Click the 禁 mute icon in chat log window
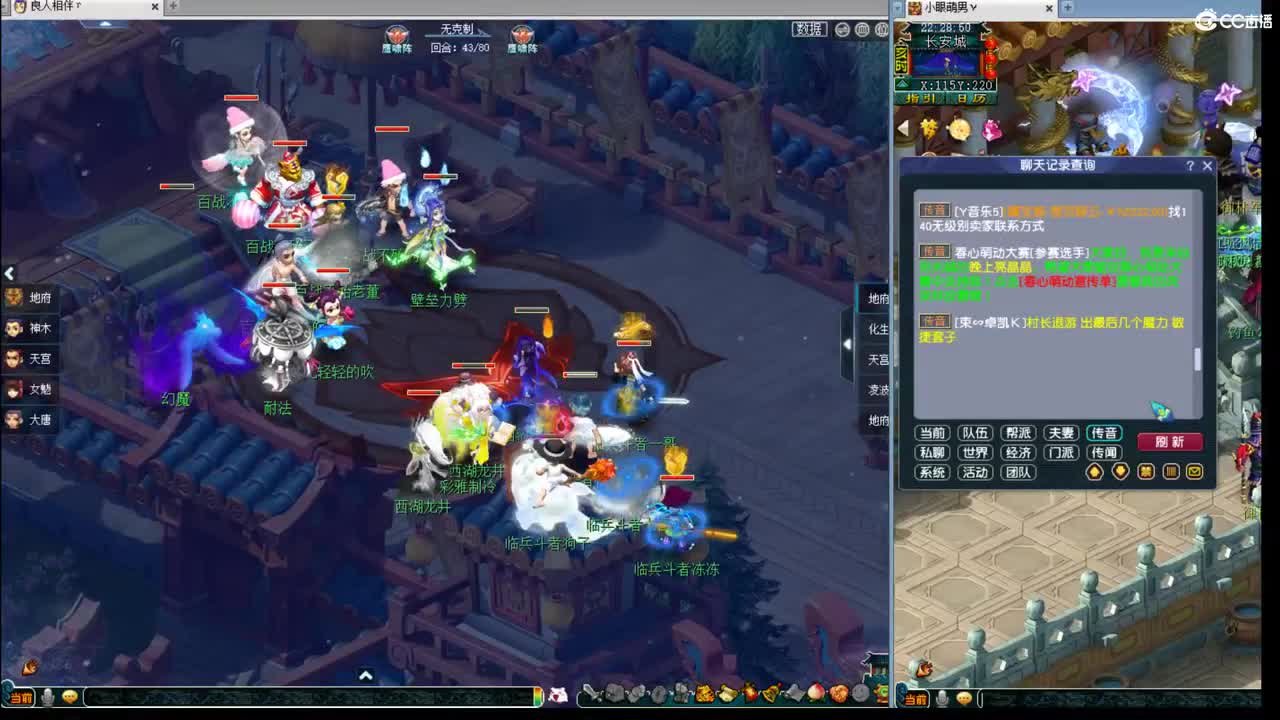This screenshot has width=1280, height=720. (1145, 472)
